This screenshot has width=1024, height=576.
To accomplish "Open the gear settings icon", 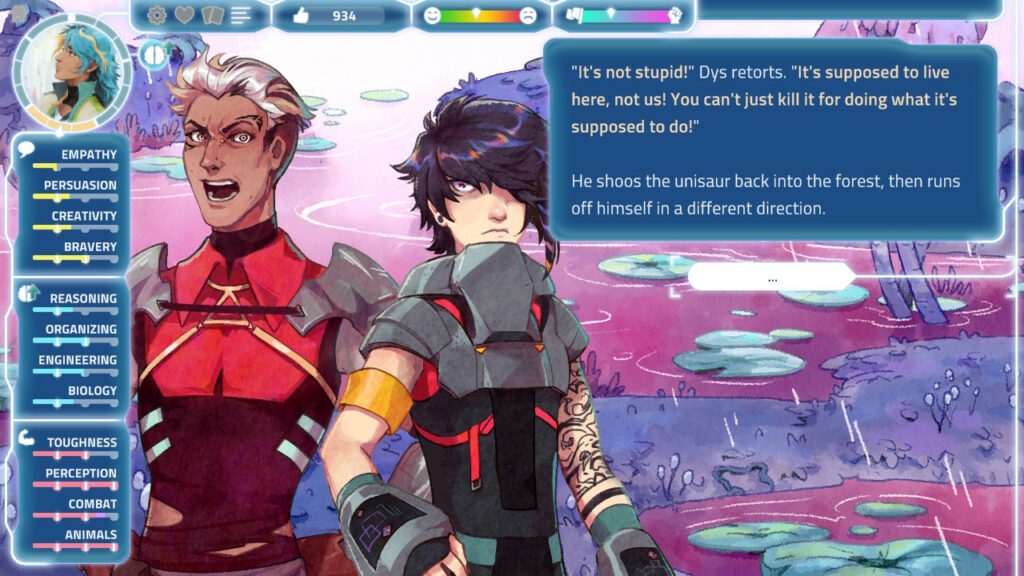I will [157, 15].
